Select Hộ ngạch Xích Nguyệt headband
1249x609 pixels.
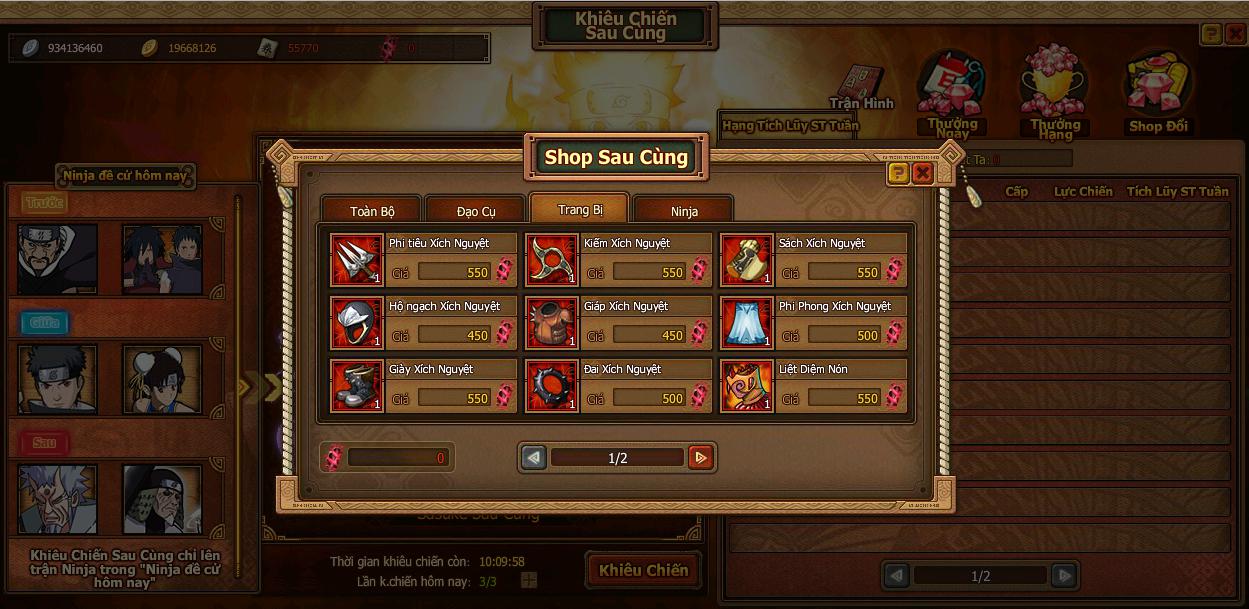(x=357, y=323)
